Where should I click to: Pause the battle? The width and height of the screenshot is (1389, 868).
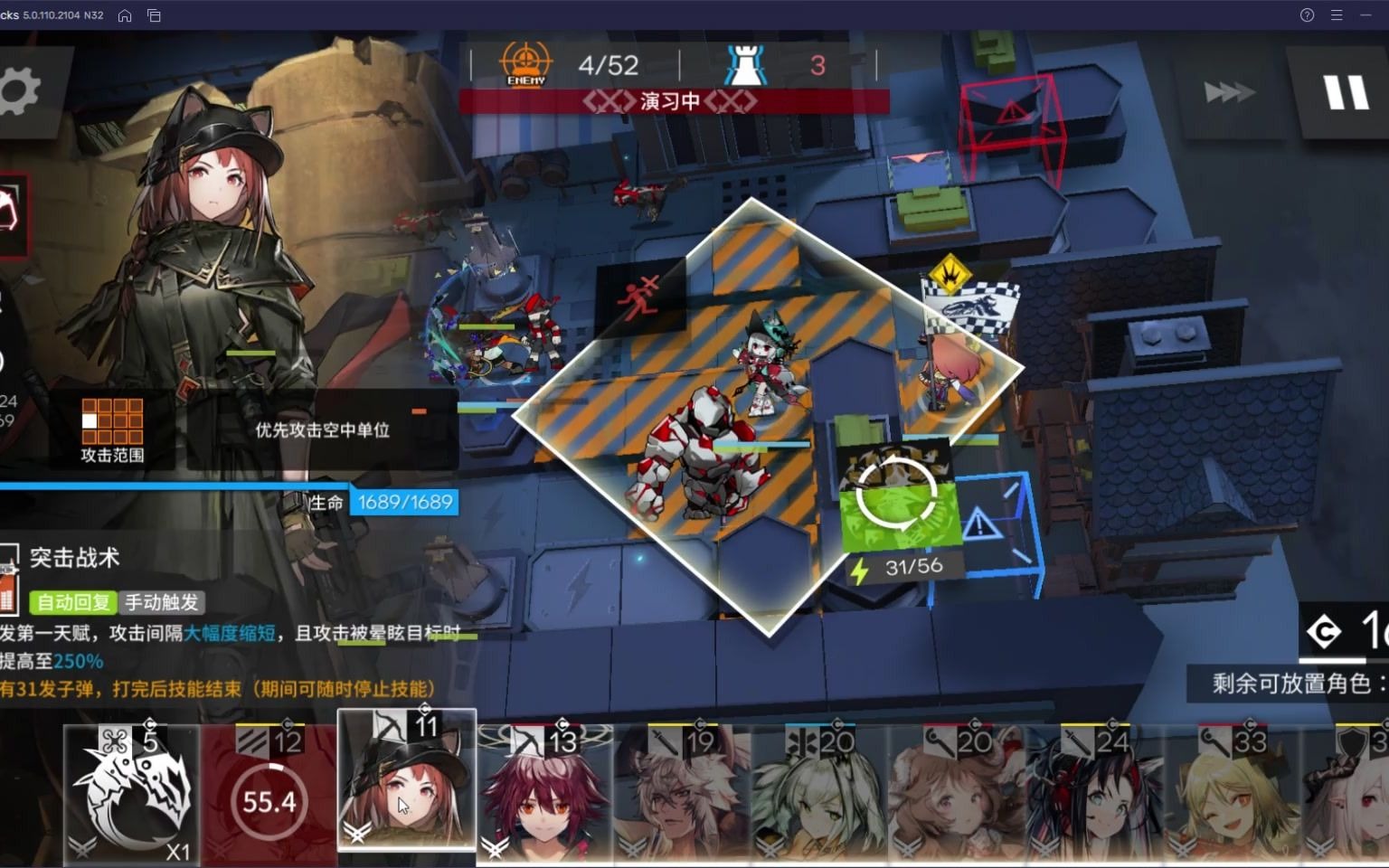click(x=1346, y=90)
